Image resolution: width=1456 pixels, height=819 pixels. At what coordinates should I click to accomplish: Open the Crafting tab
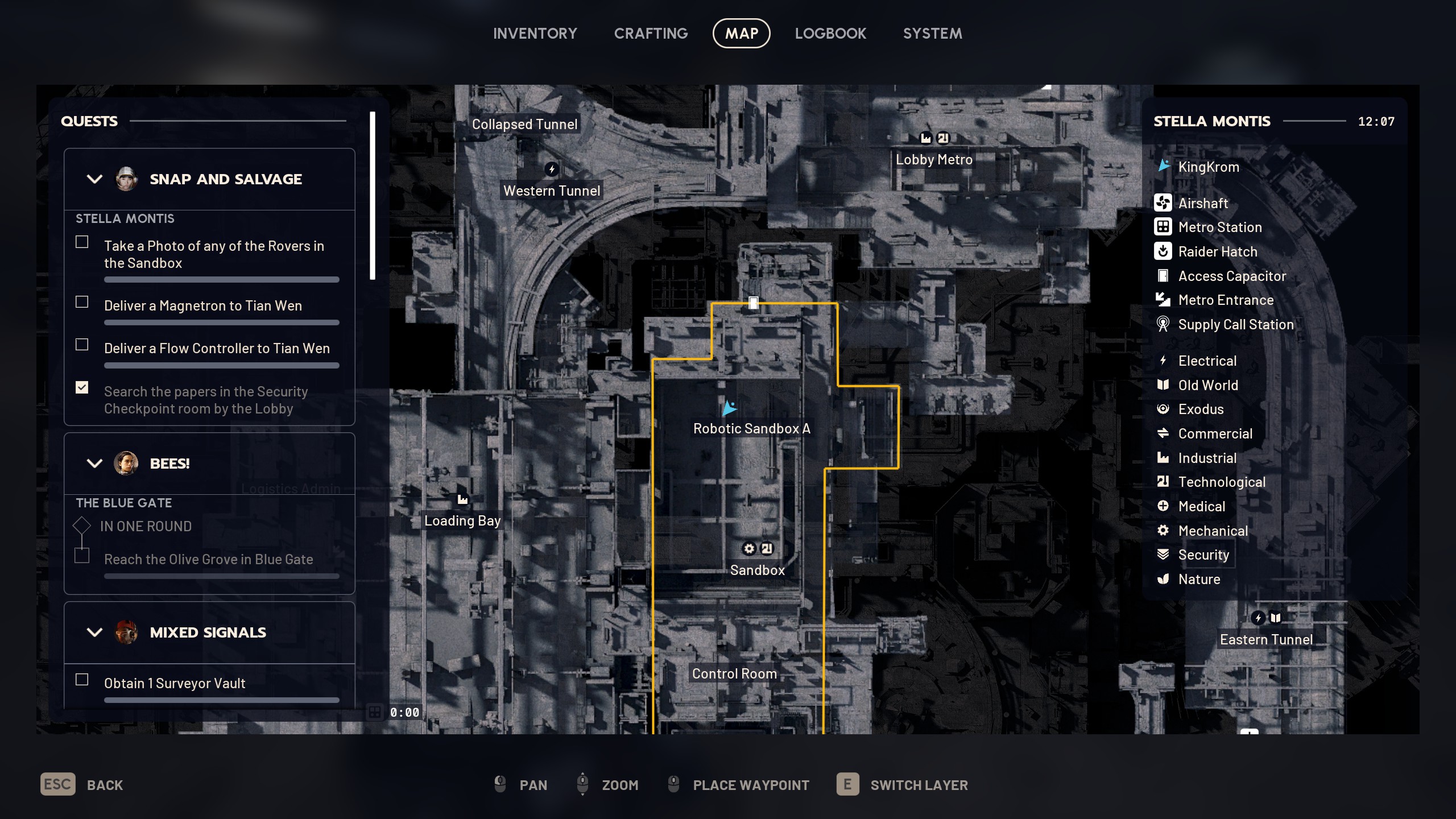(x=651, y=34)
